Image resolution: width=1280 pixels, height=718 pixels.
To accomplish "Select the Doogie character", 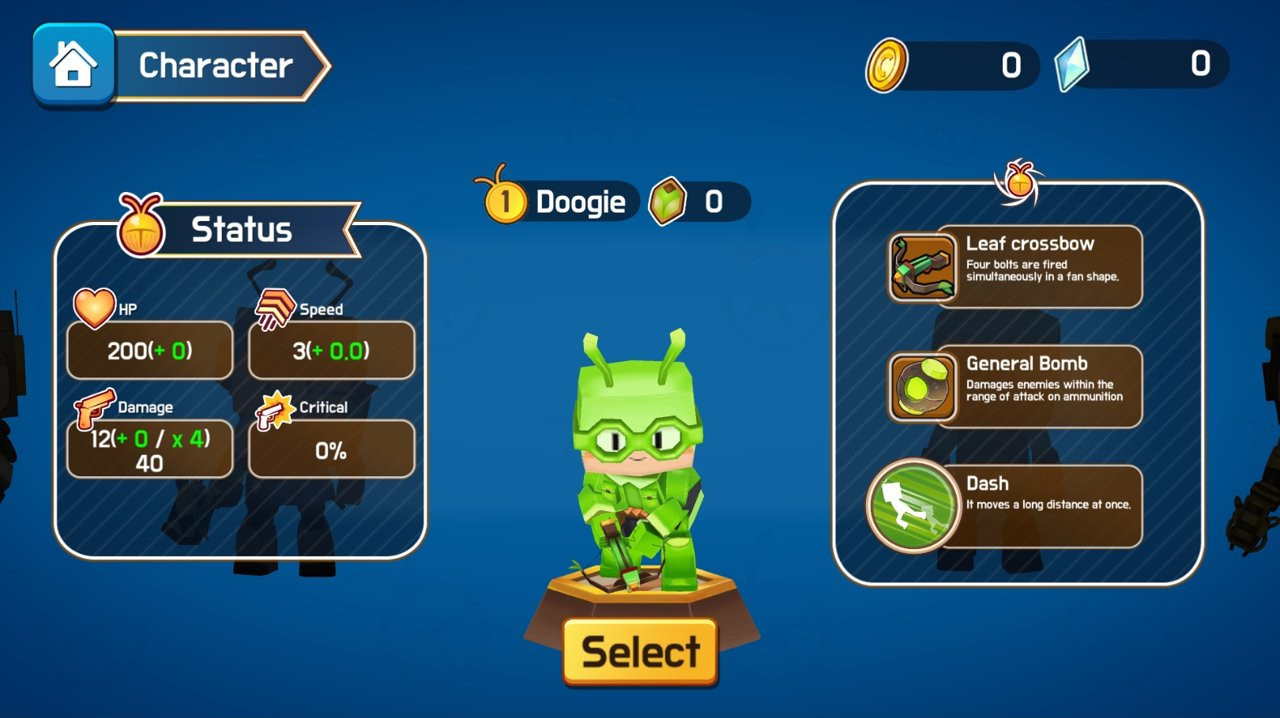I will pyautogui.click(x=640, y=652).
